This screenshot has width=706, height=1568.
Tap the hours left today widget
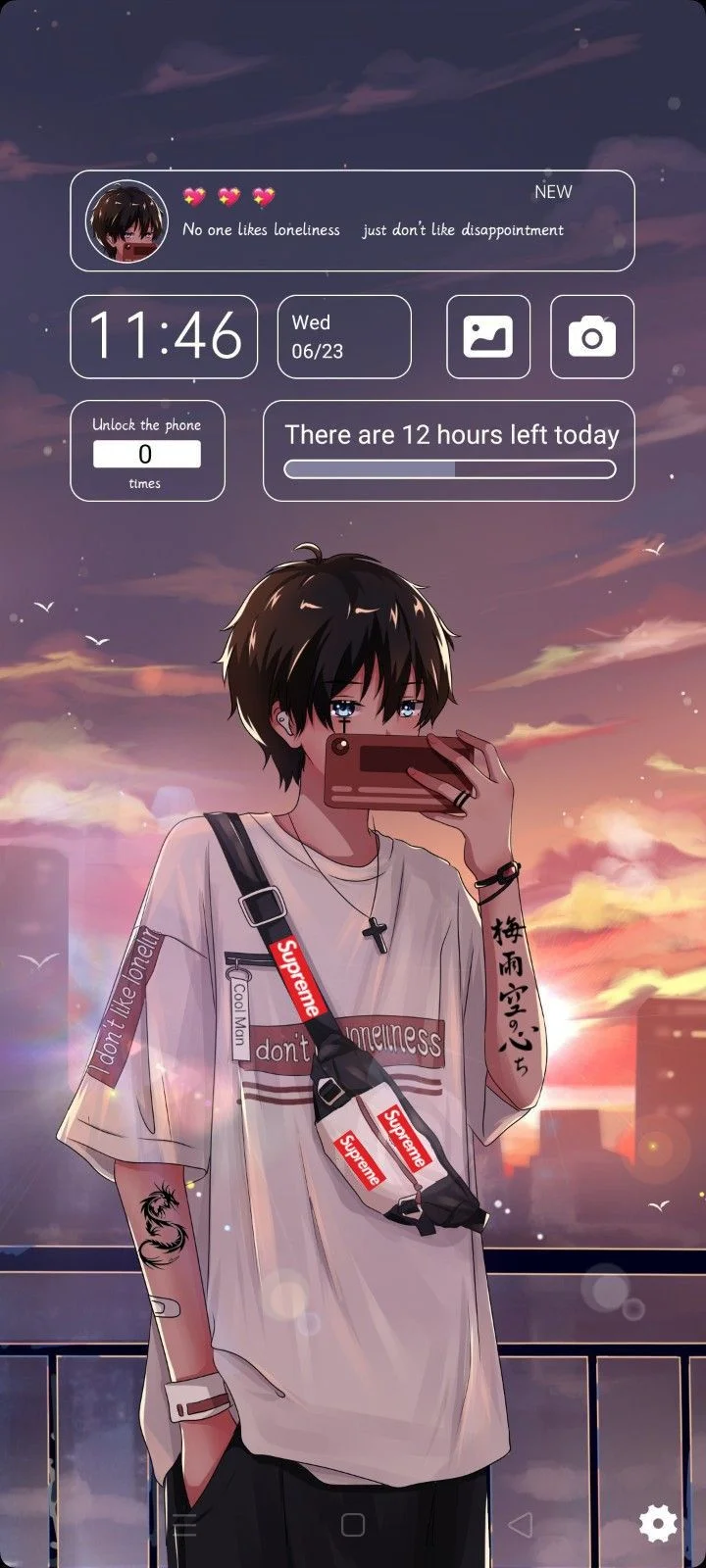pyautogui.click(x=449, y=451)
